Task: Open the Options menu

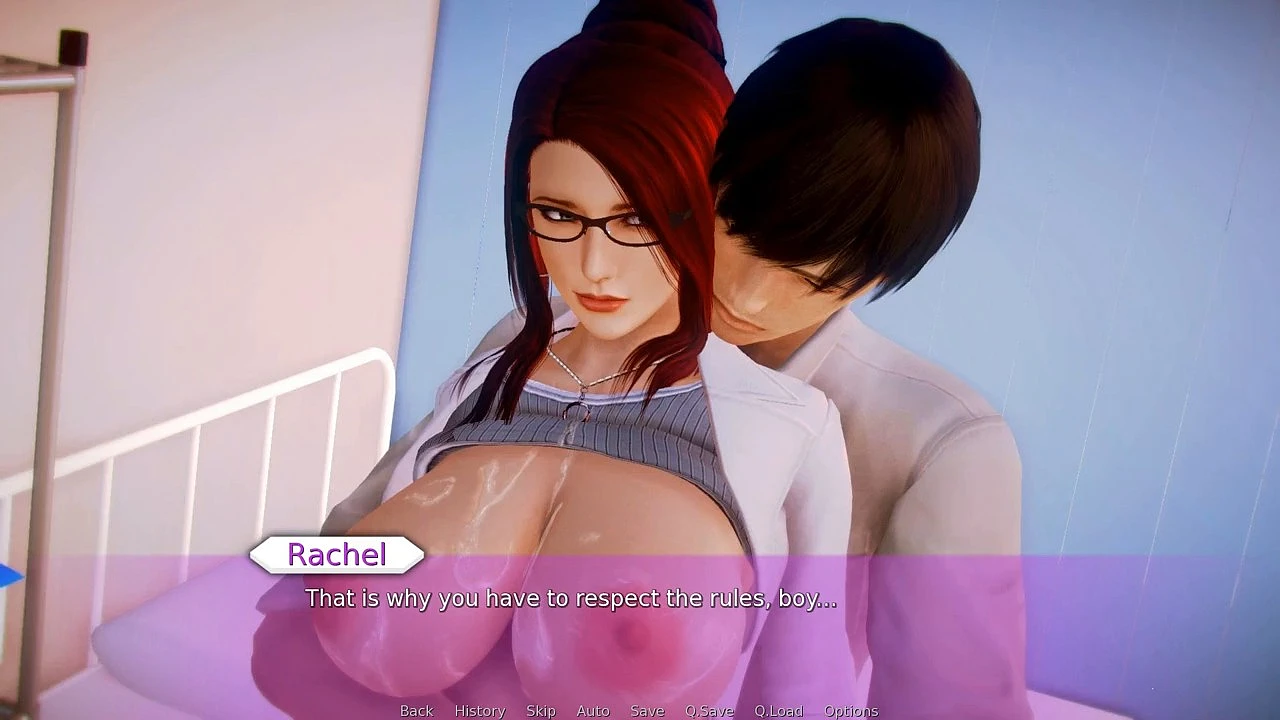Action: pyautogui.click(x=851, y=711)
